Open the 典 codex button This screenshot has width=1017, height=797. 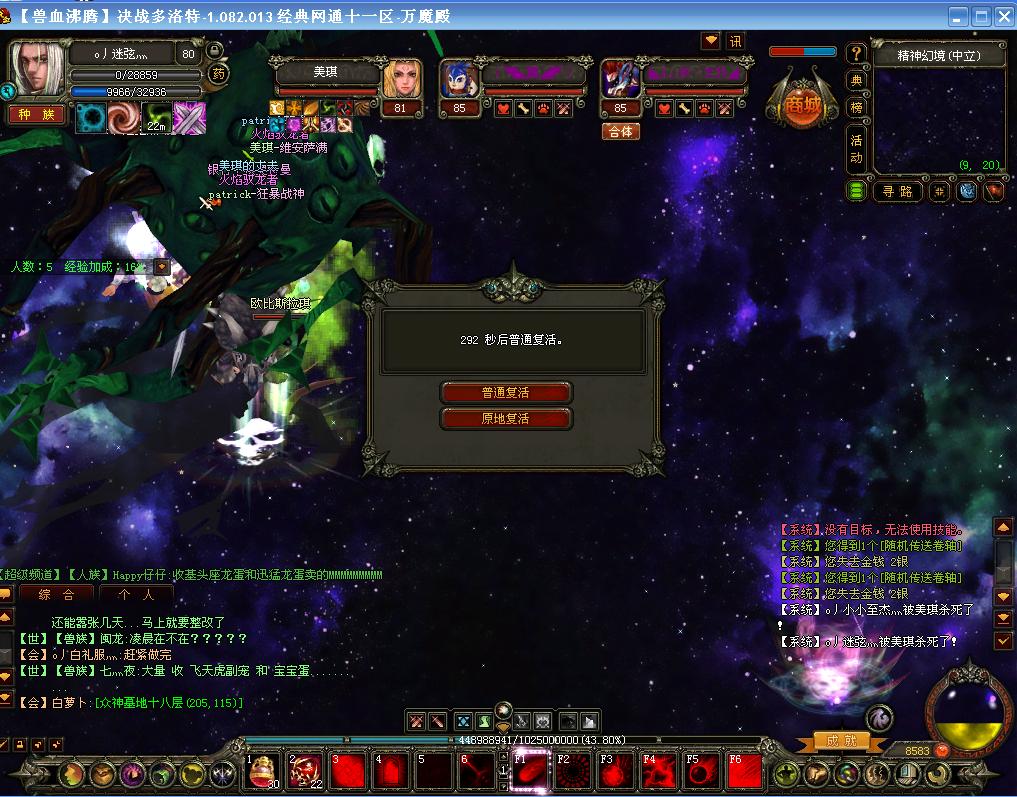[856, 80]
